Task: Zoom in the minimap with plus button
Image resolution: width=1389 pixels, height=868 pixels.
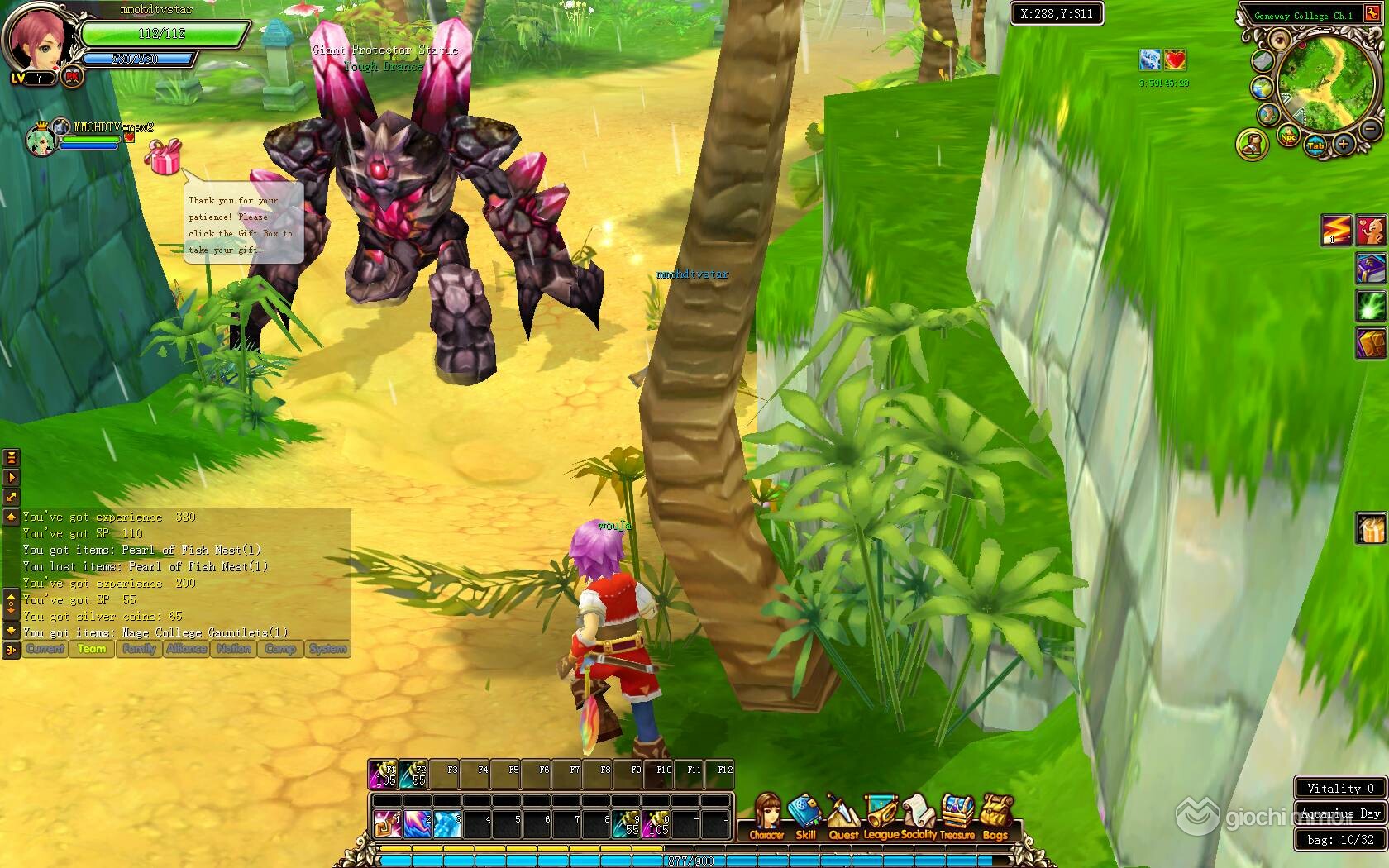Action: pos(1344,145)
